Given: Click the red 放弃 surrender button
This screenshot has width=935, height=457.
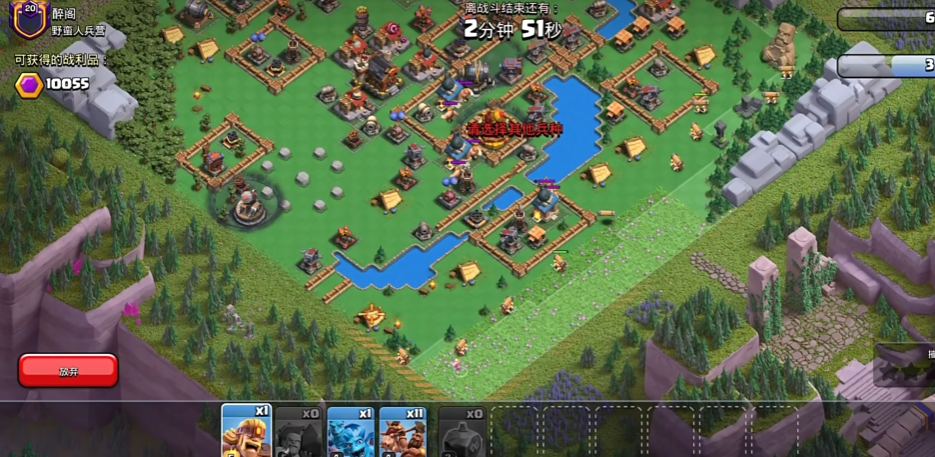Looking at the screenshot, I should click(x=68, y=370).
